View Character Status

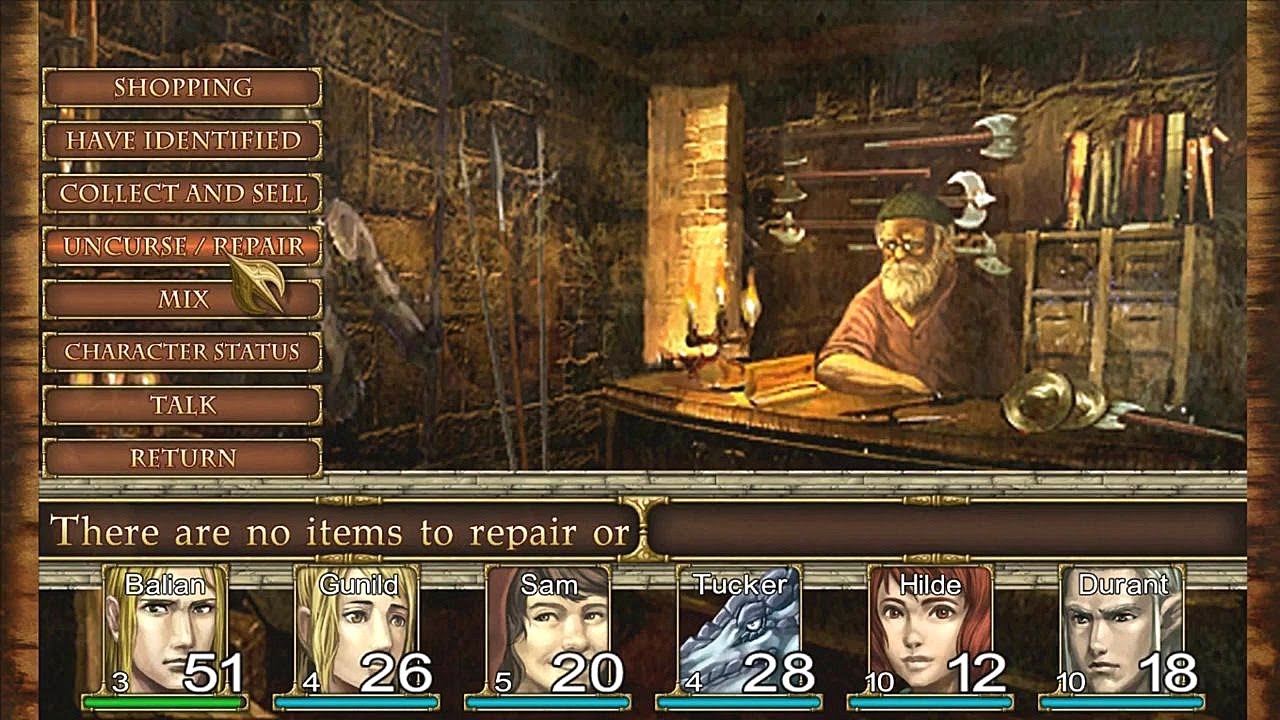click(182, 352)
